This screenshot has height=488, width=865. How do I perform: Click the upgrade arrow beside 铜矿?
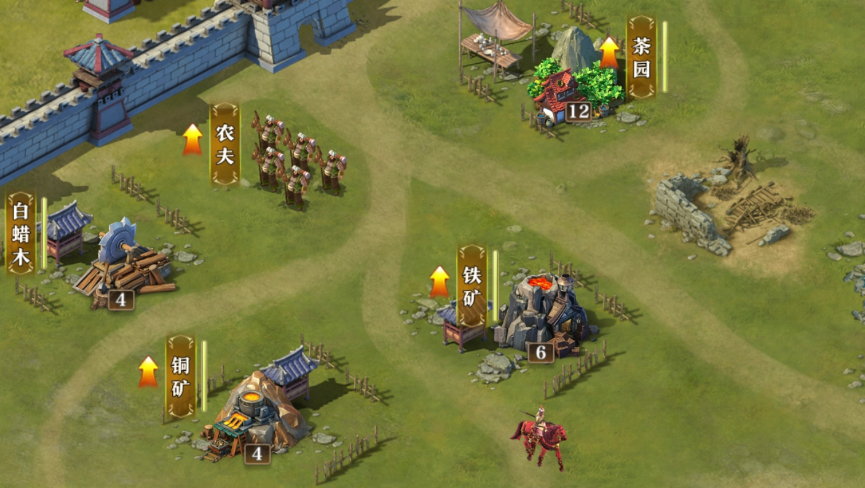[x=149, y=371]
